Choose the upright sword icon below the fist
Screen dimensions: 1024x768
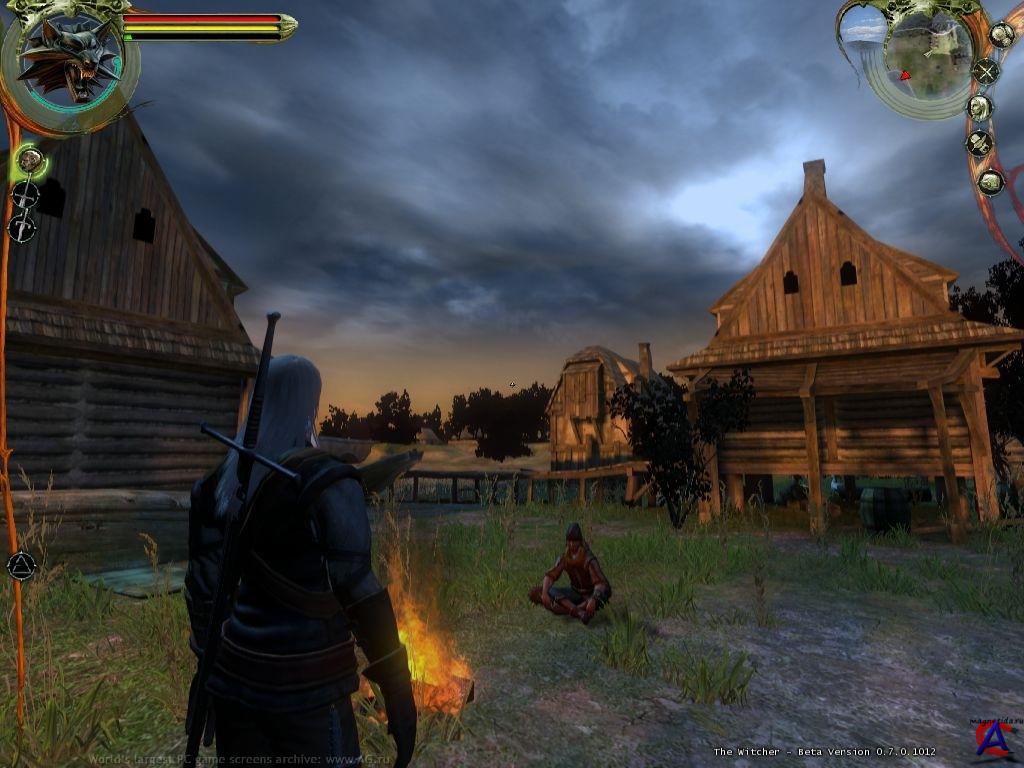pos(25,195)
